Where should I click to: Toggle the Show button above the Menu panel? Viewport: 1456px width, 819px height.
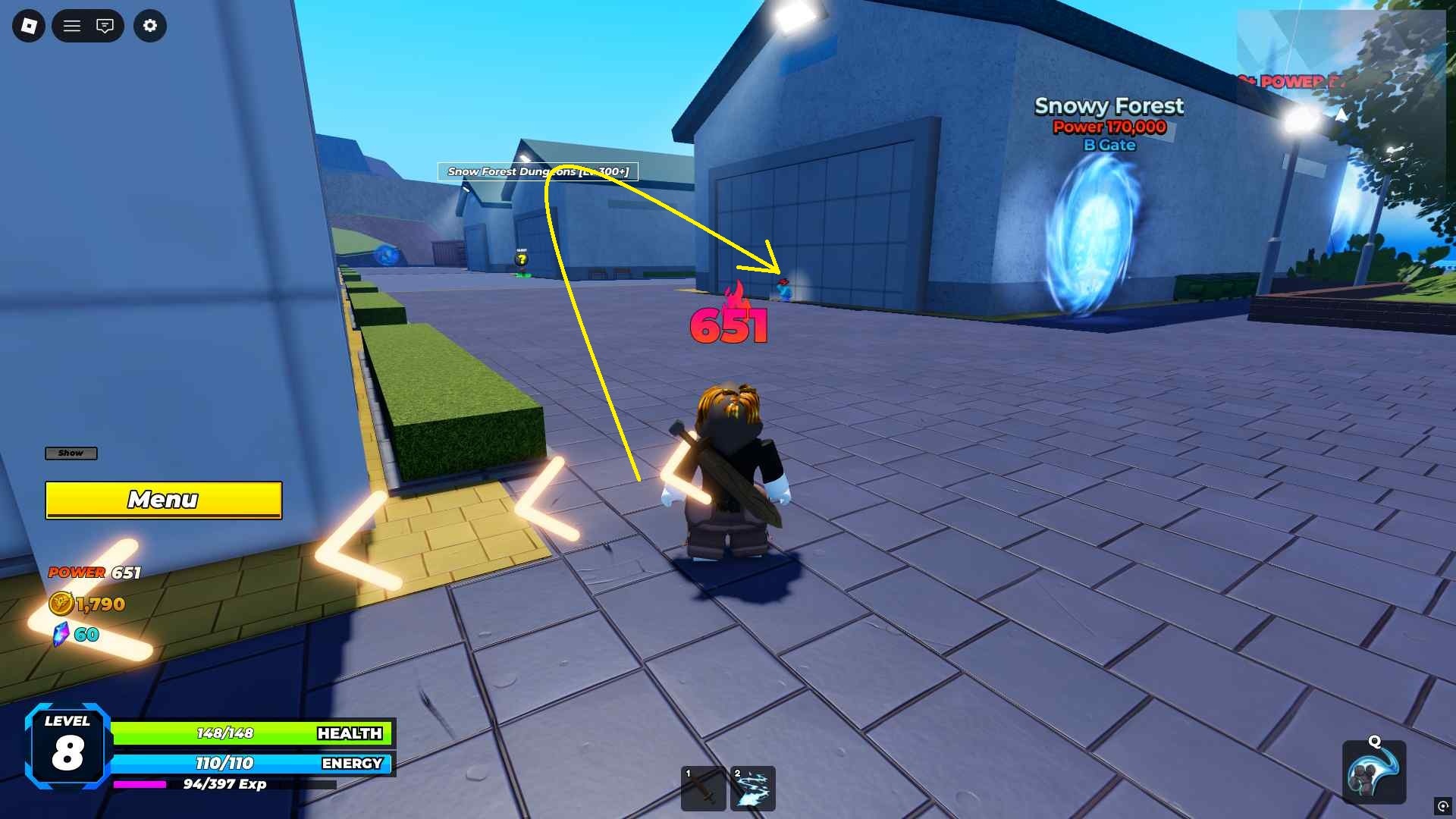[x=71, y=453]
